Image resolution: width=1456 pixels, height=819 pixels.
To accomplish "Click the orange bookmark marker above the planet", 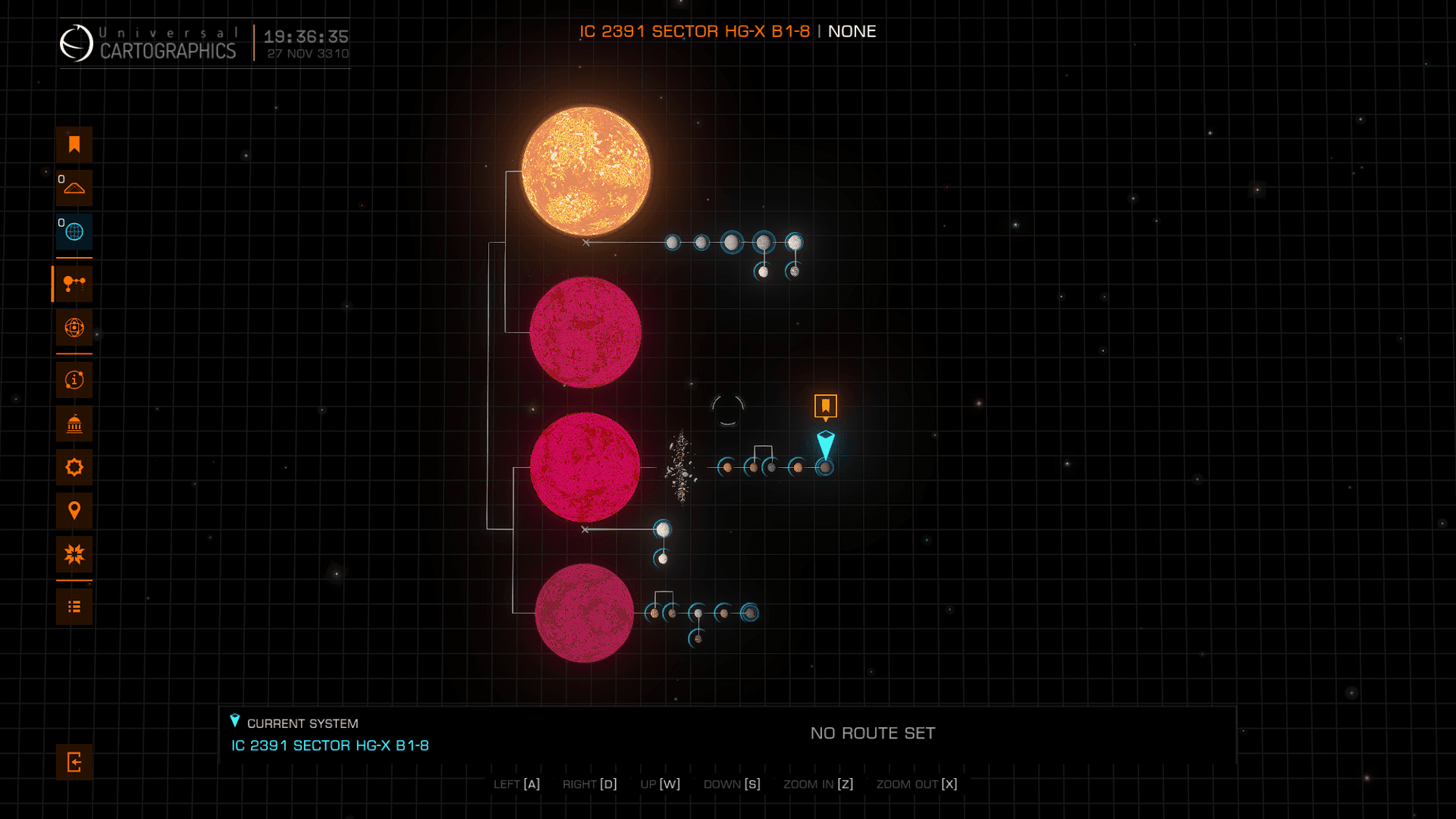I will [x=825, y=406].
